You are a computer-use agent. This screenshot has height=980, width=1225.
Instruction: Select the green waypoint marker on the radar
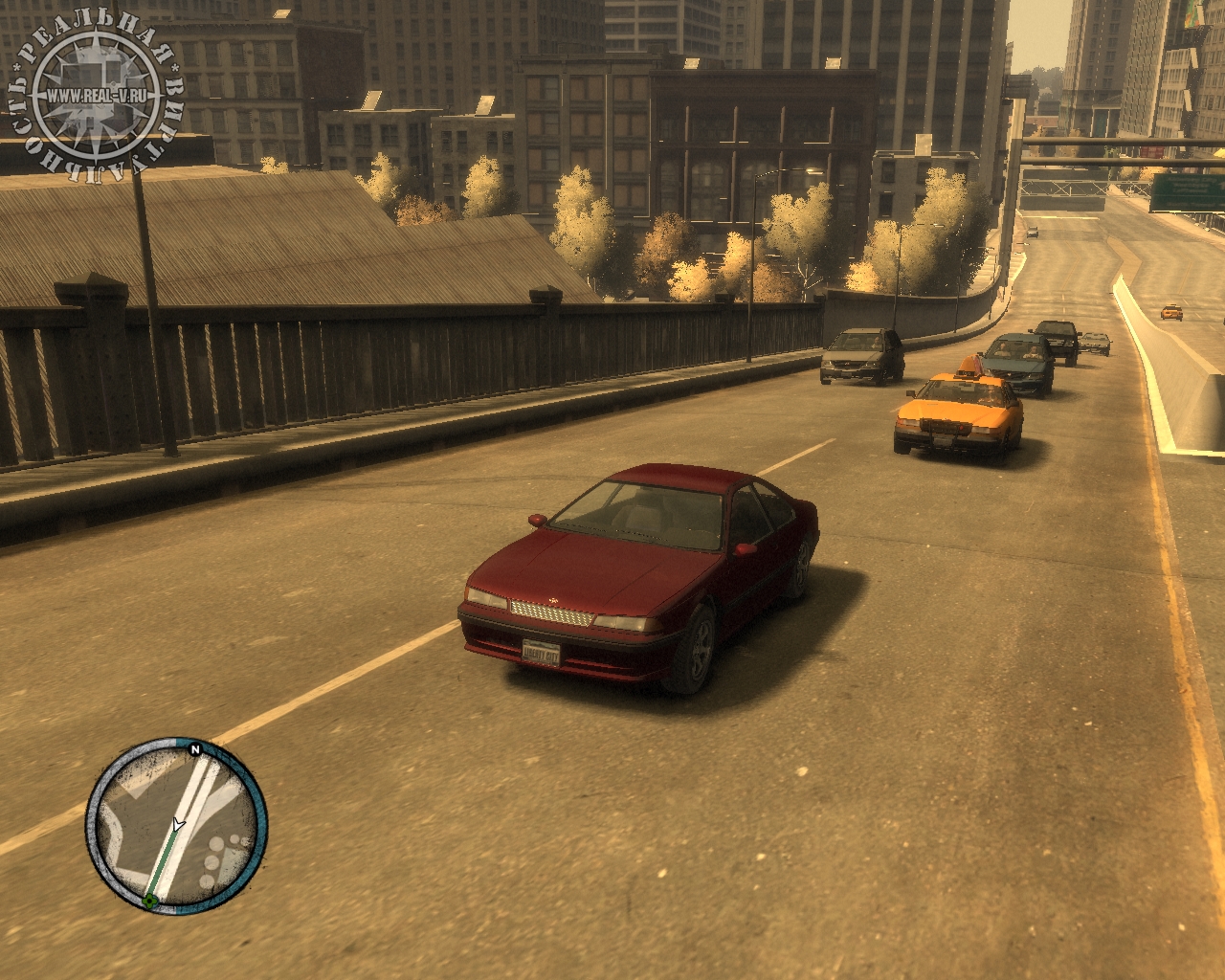click(x=150, y=901)
